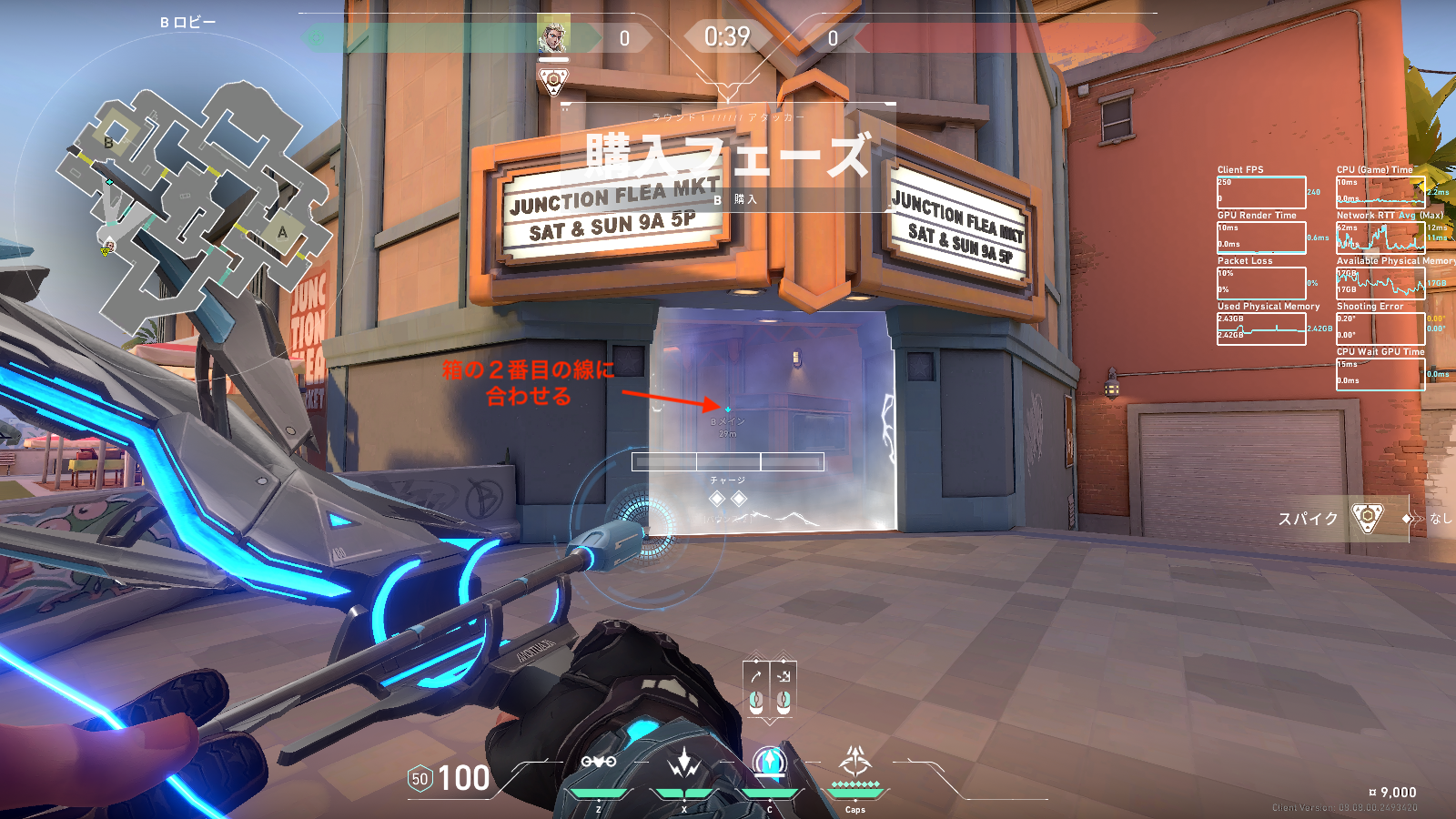The image size is (1456, 819).
Task: Select the A site marker on the minimap
Action: [x=282, y=233]
